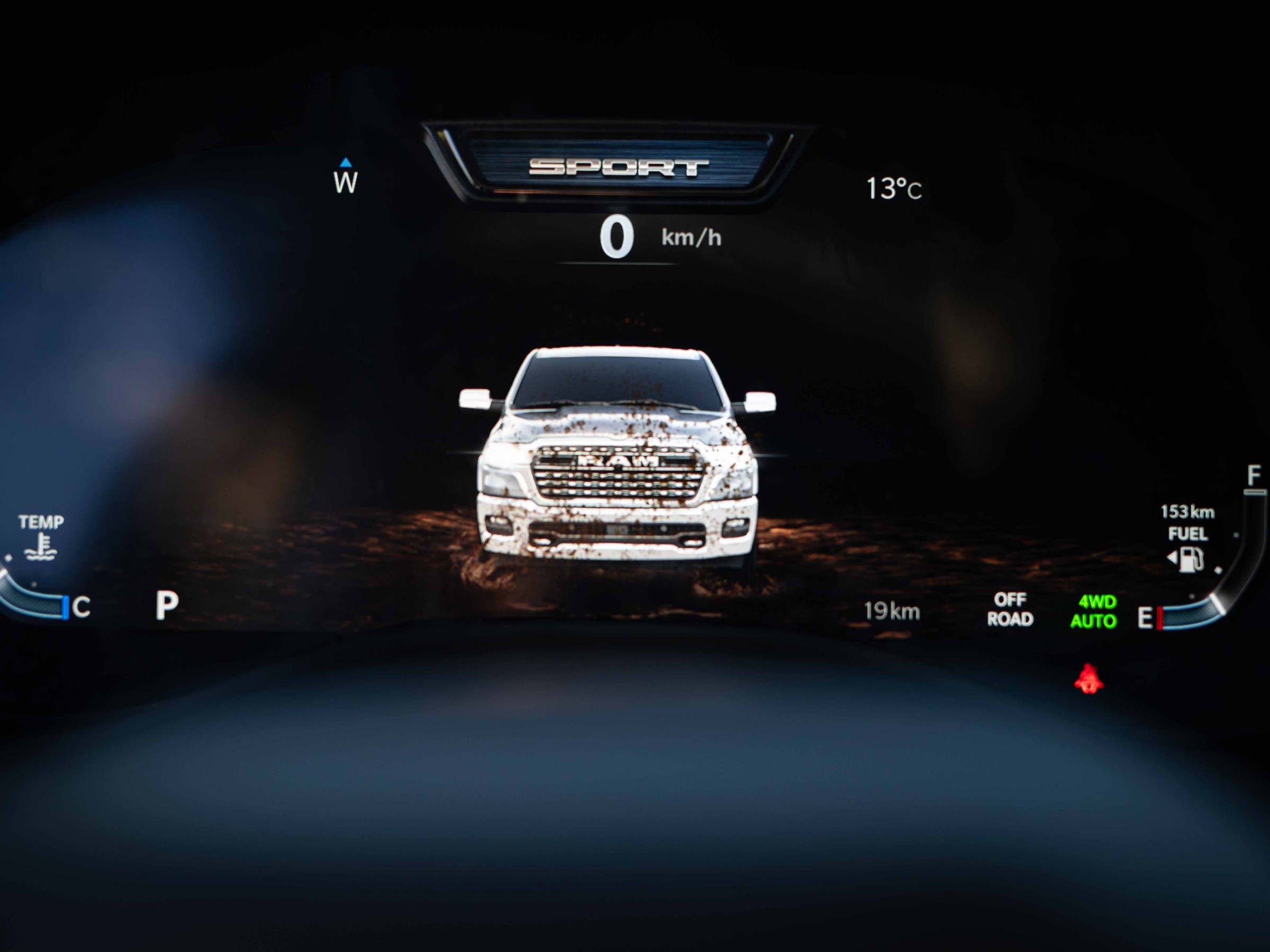The height and width of the screenshot is (952, 1270).
Task: Click the compass heading W indicator
Action: pos(346,182)
